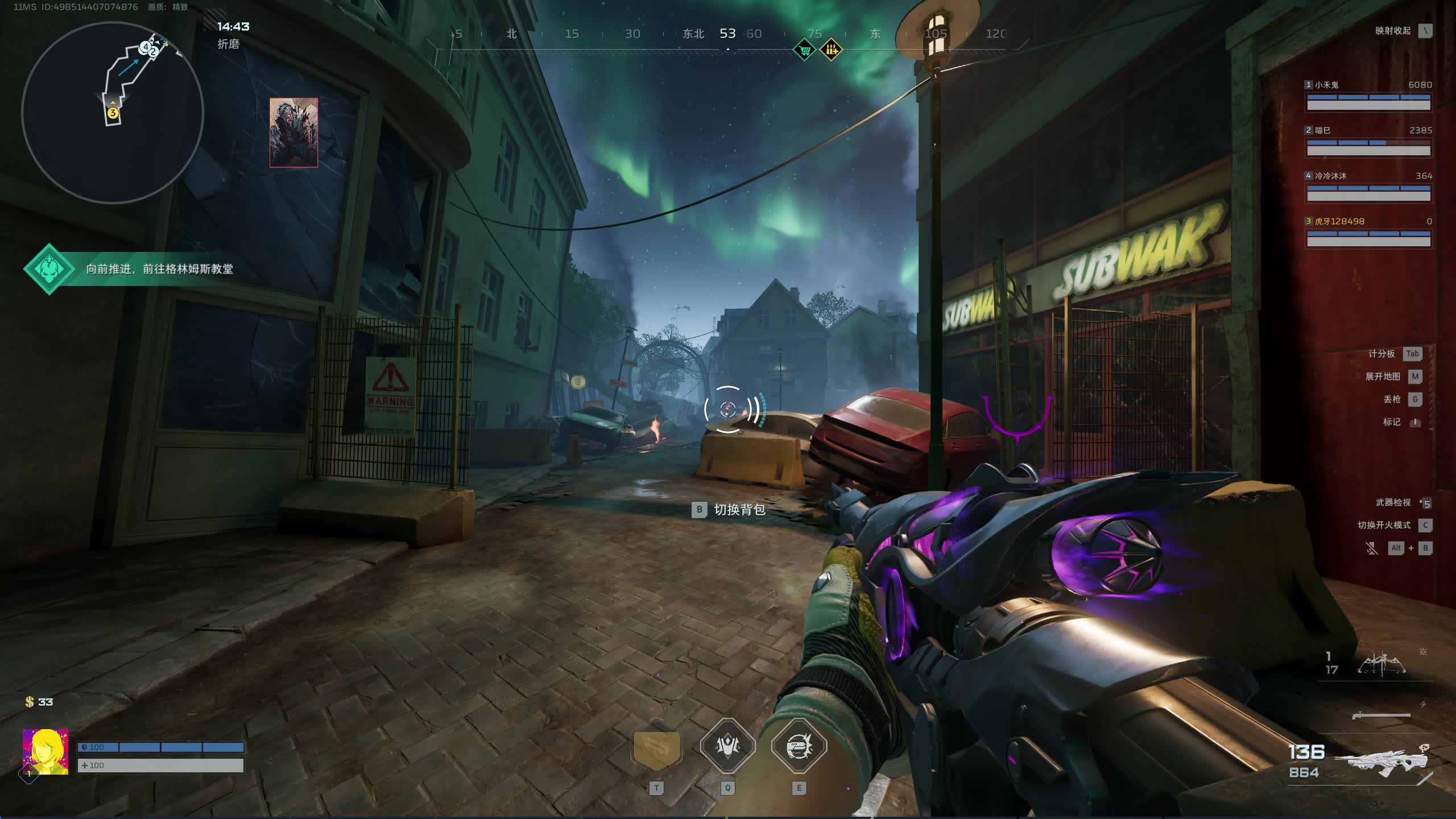Click the monster portrait card
1456x819 pixels.
click(x=293, y=133)
